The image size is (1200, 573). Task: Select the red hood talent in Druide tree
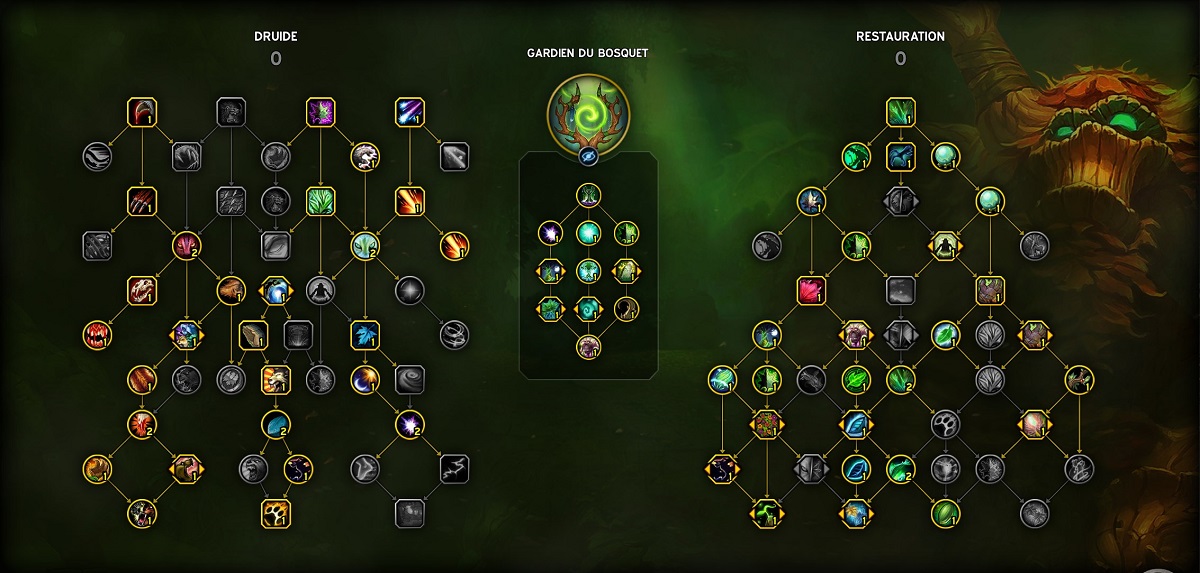[x=142, y=111]
